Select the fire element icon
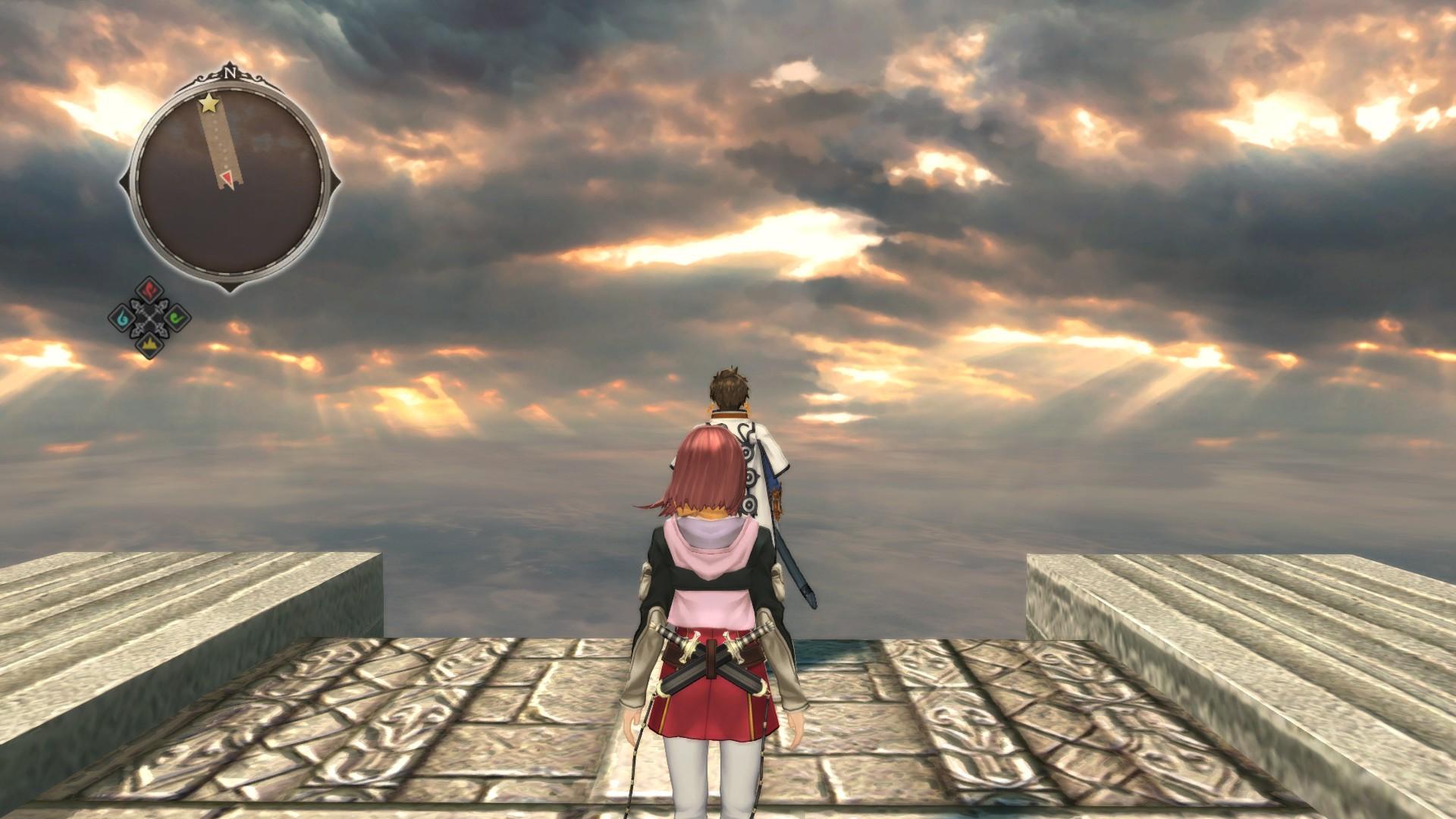This screenshot has width=1456, height=819. (x=148, y=290)
